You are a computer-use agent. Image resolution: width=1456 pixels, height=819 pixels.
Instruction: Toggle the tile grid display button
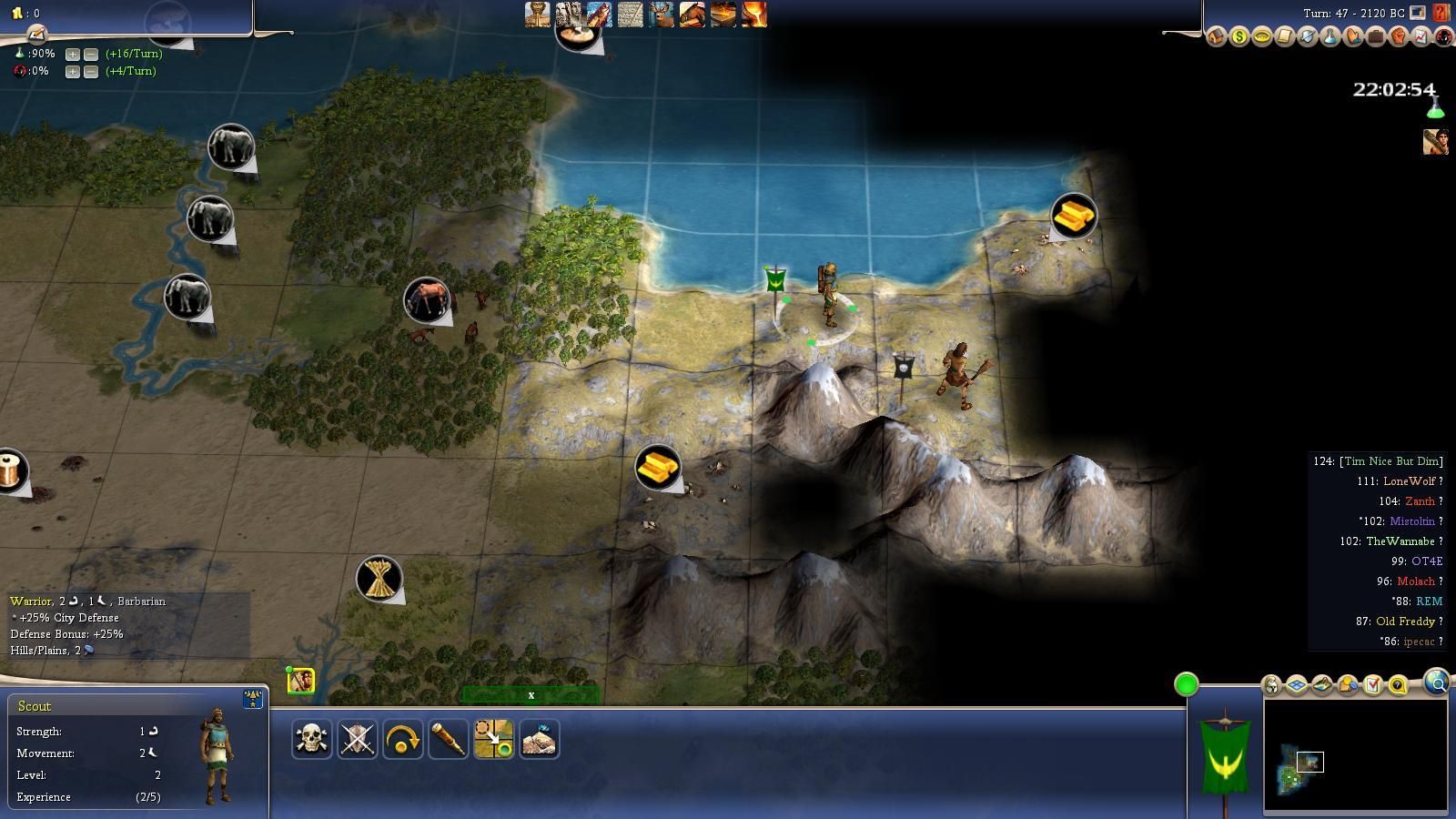(1297, 684)
